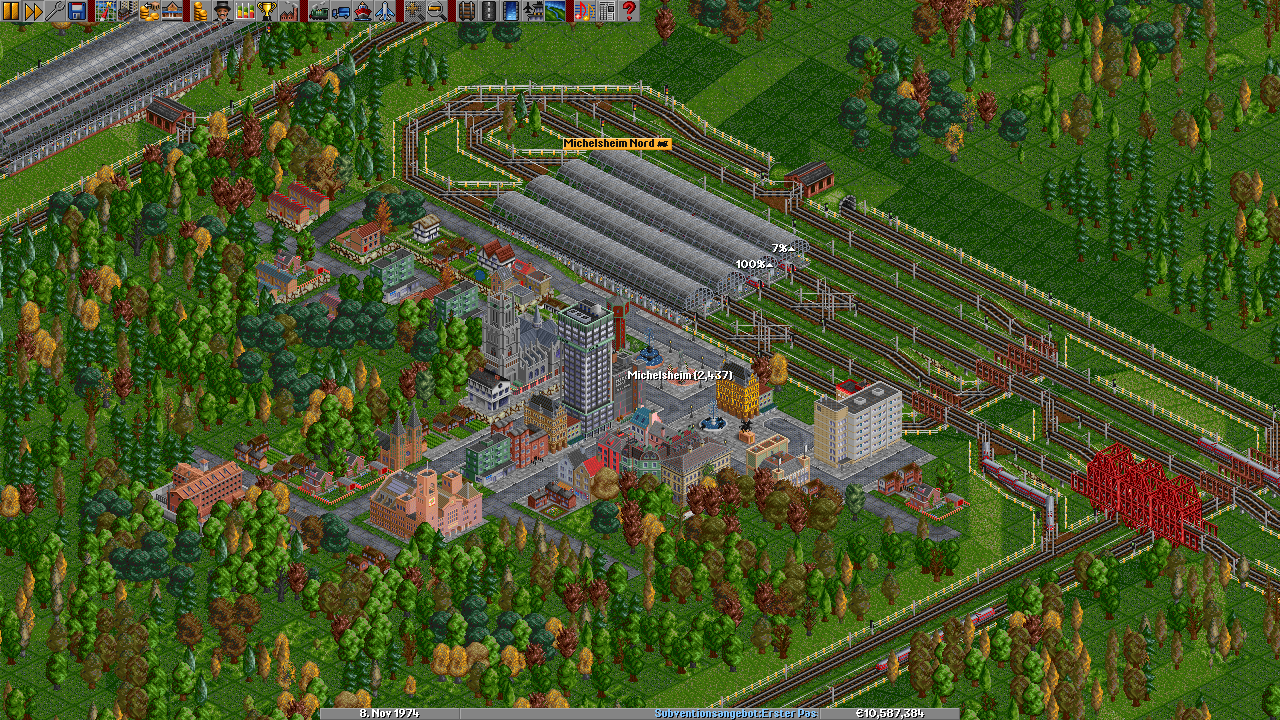Viewport: 1280px width, 720px height.
Task: Show the train list
Action: point(318,11)
